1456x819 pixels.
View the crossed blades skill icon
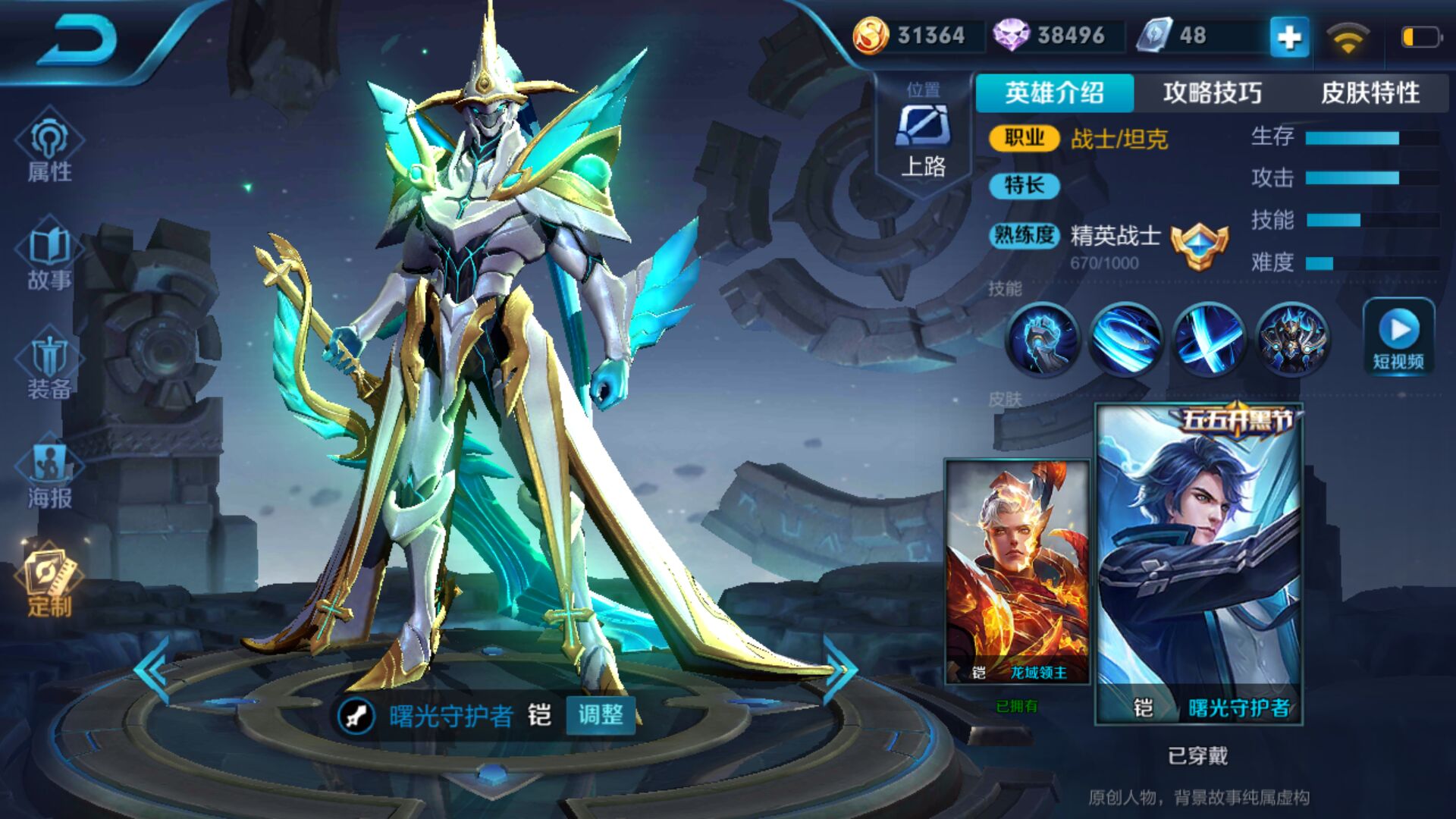(1209, 339)
